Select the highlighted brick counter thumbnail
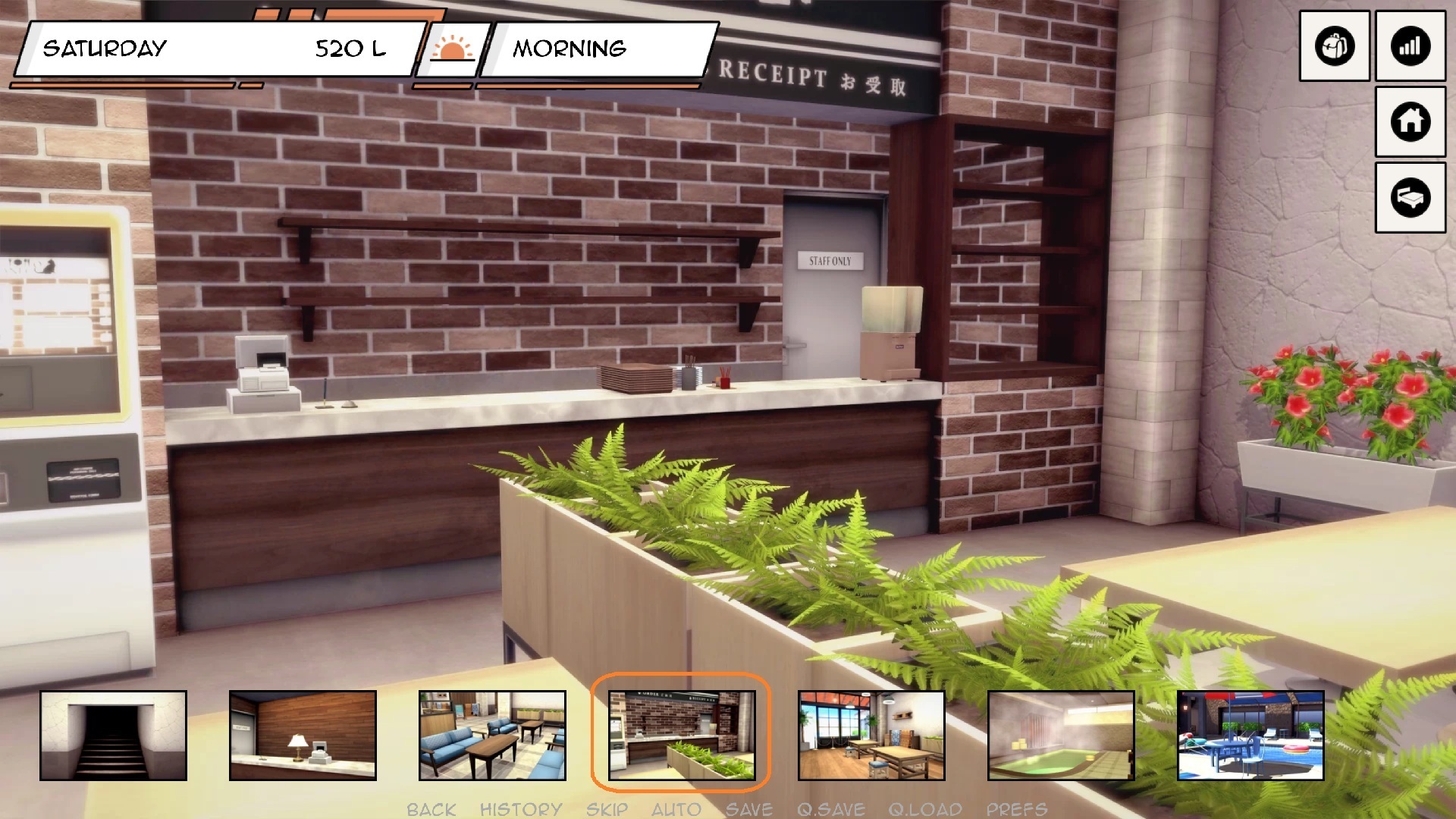The height and width of the screenshot is (819, 1456). pyautogui.click(x=682, y=735)
